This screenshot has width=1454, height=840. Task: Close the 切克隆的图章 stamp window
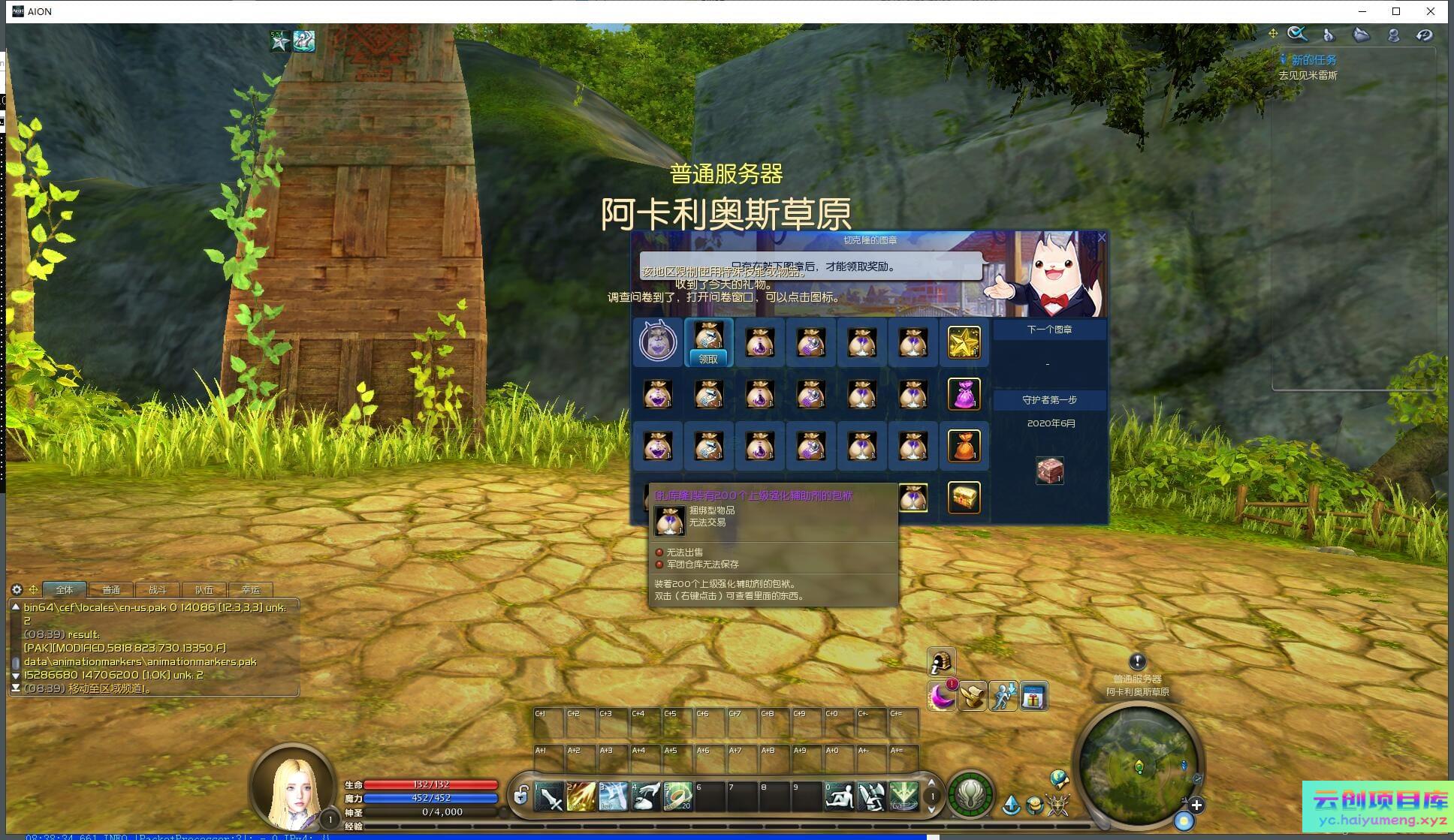coord(1101,238)
